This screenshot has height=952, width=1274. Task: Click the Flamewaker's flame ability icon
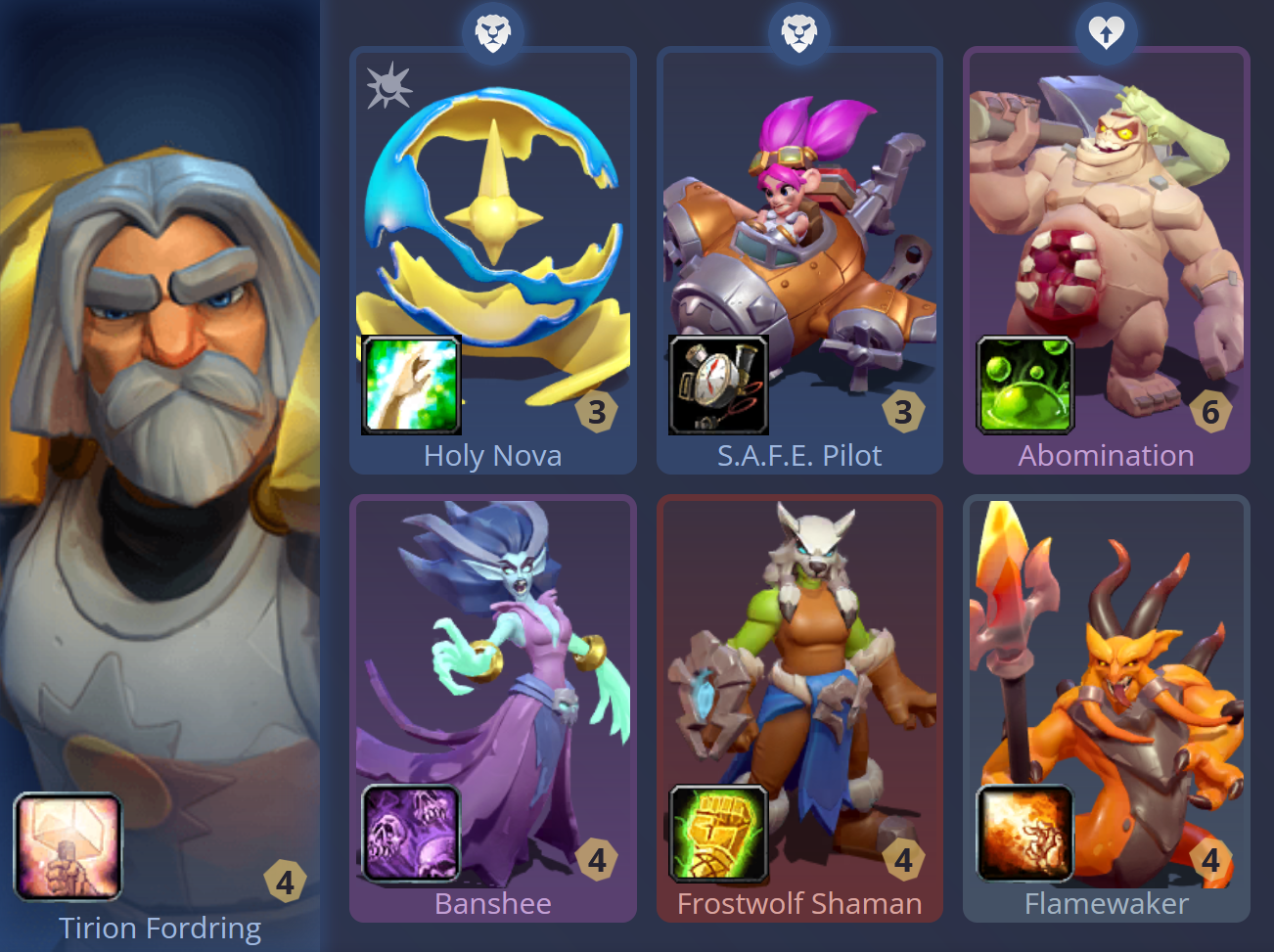click(1024, 835)
